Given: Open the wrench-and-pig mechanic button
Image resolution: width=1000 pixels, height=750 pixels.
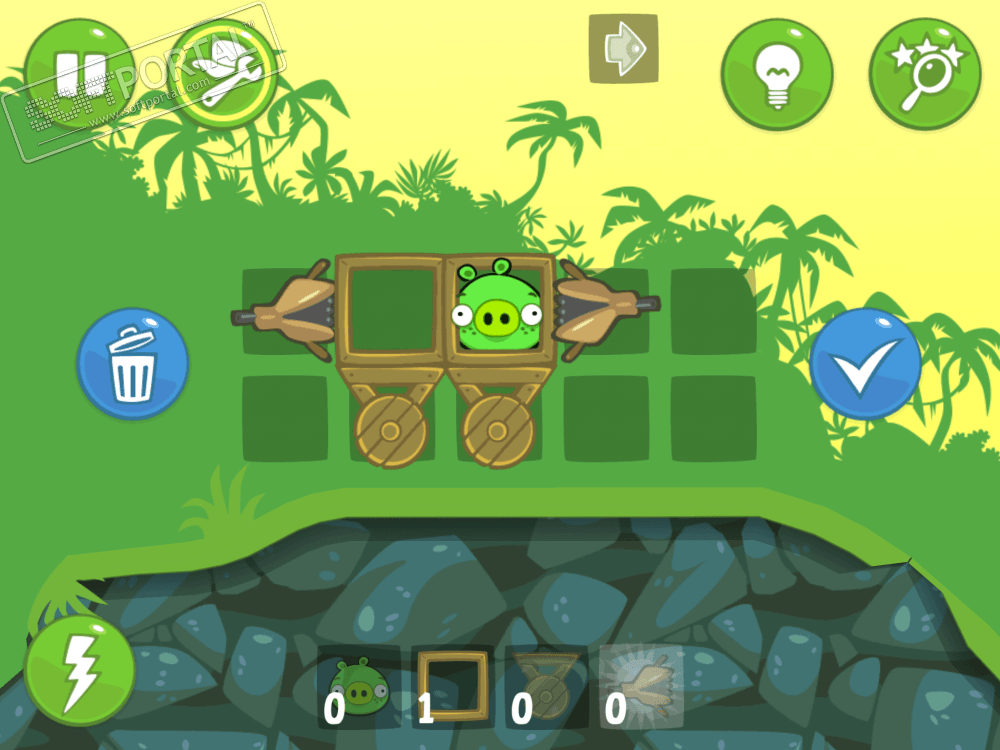Looking at the screenshot, I should pos(226,72).
